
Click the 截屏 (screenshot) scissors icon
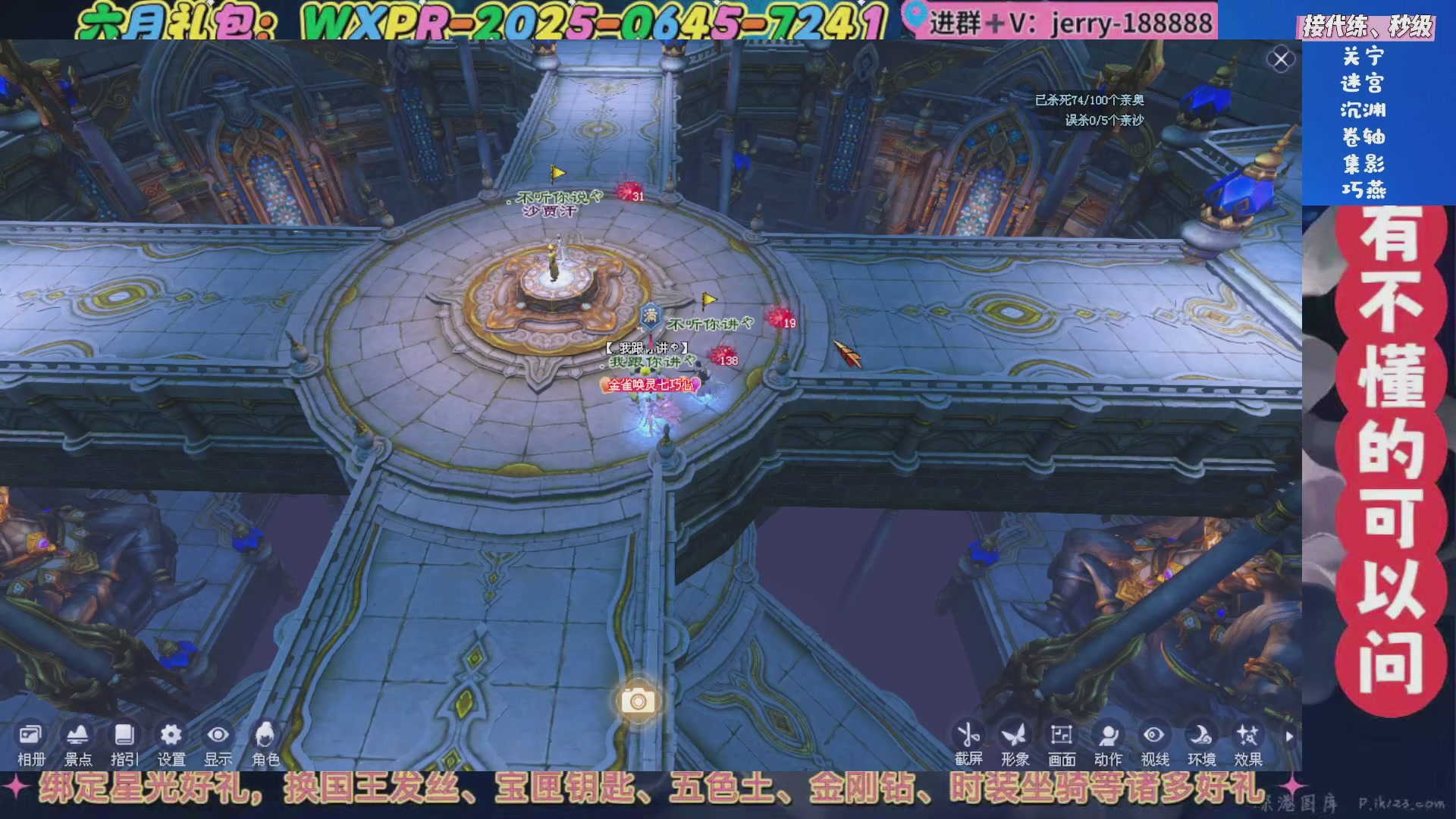coord(967,736)
